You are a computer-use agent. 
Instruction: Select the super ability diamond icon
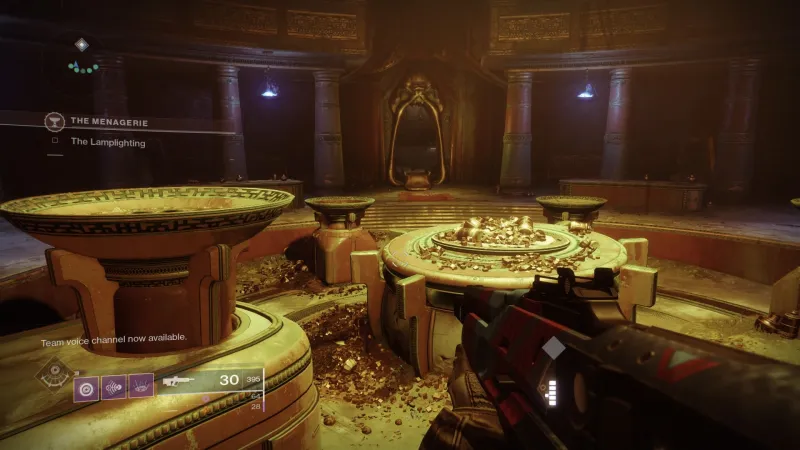pyautogui.click(x=52, y=374)
